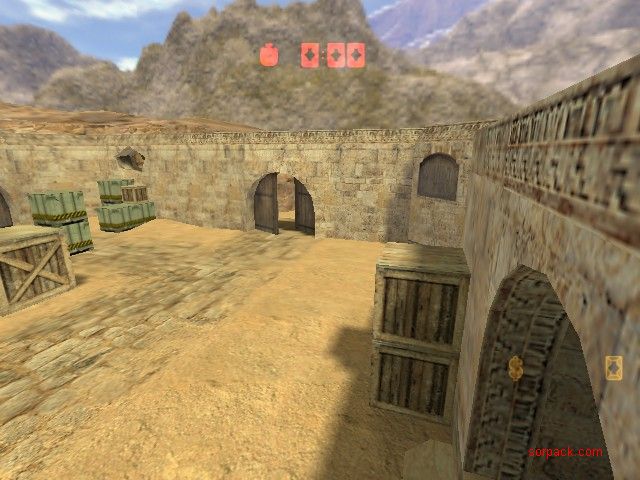Select the yellow dollar sign money icon
This screenshot has height=480, width=640.
click(x=516, y=368)
